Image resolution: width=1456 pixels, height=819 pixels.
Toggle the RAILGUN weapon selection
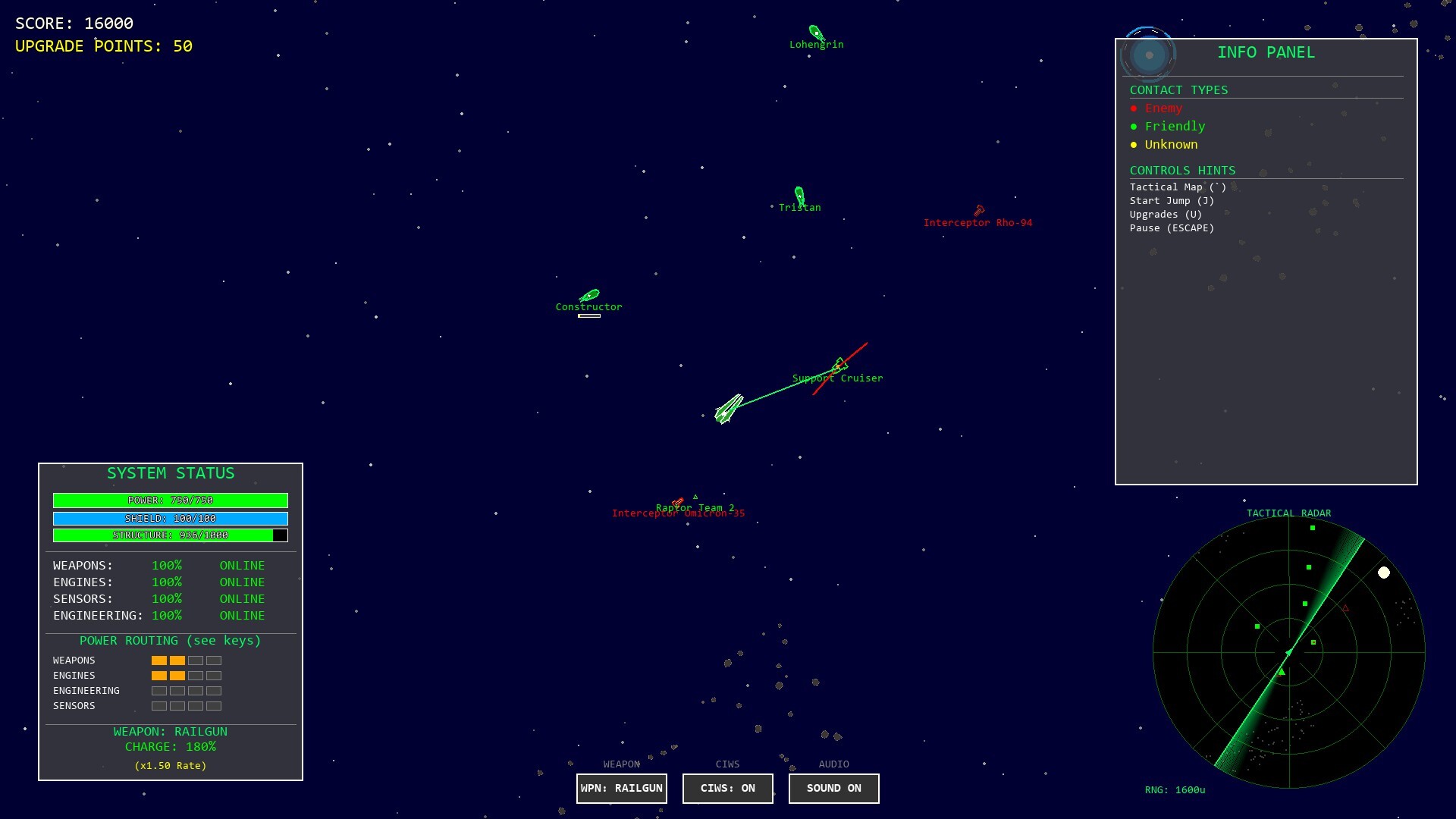[621, 789]
